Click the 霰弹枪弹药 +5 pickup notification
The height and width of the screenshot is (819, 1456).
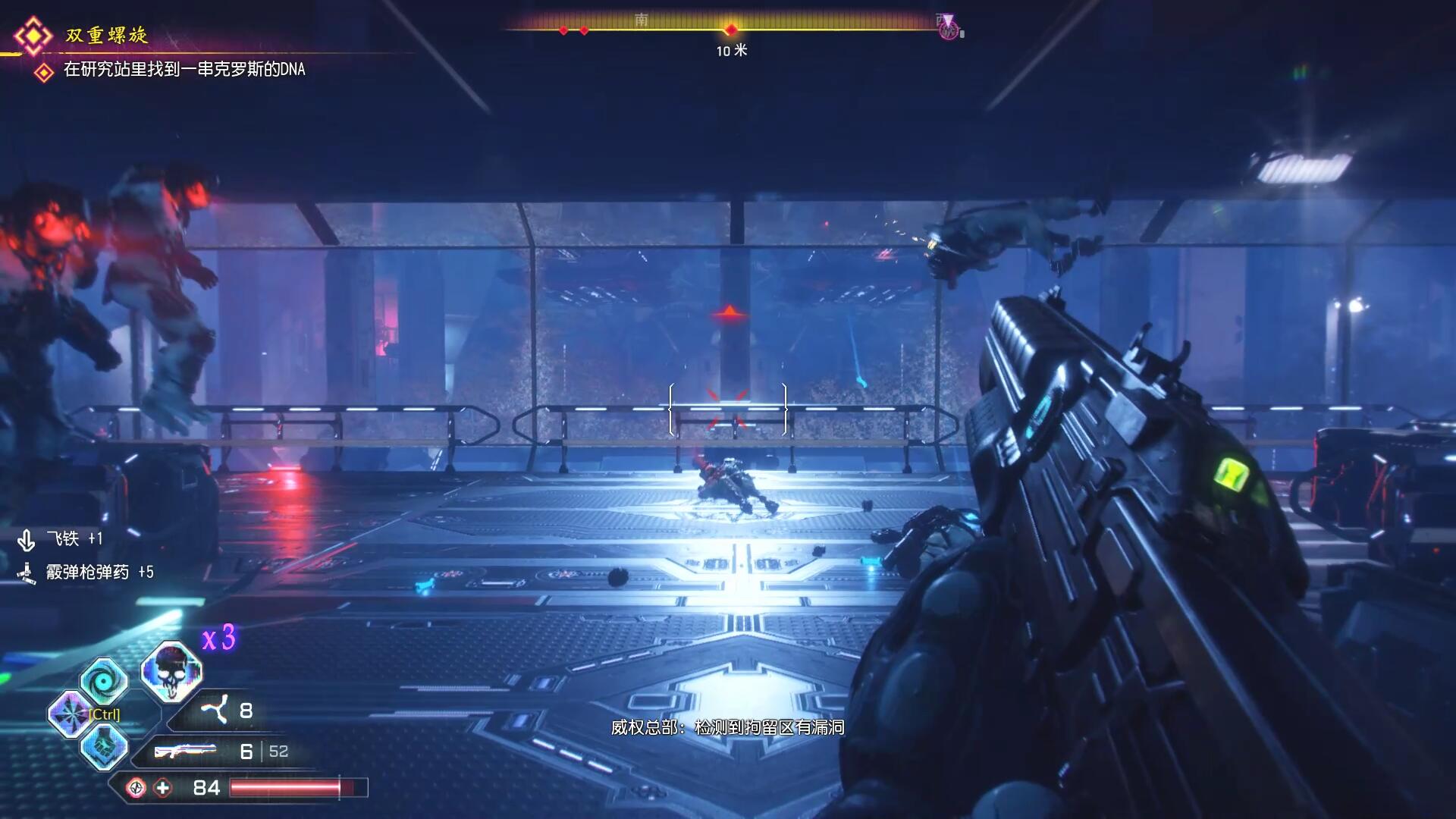(99, 573)
